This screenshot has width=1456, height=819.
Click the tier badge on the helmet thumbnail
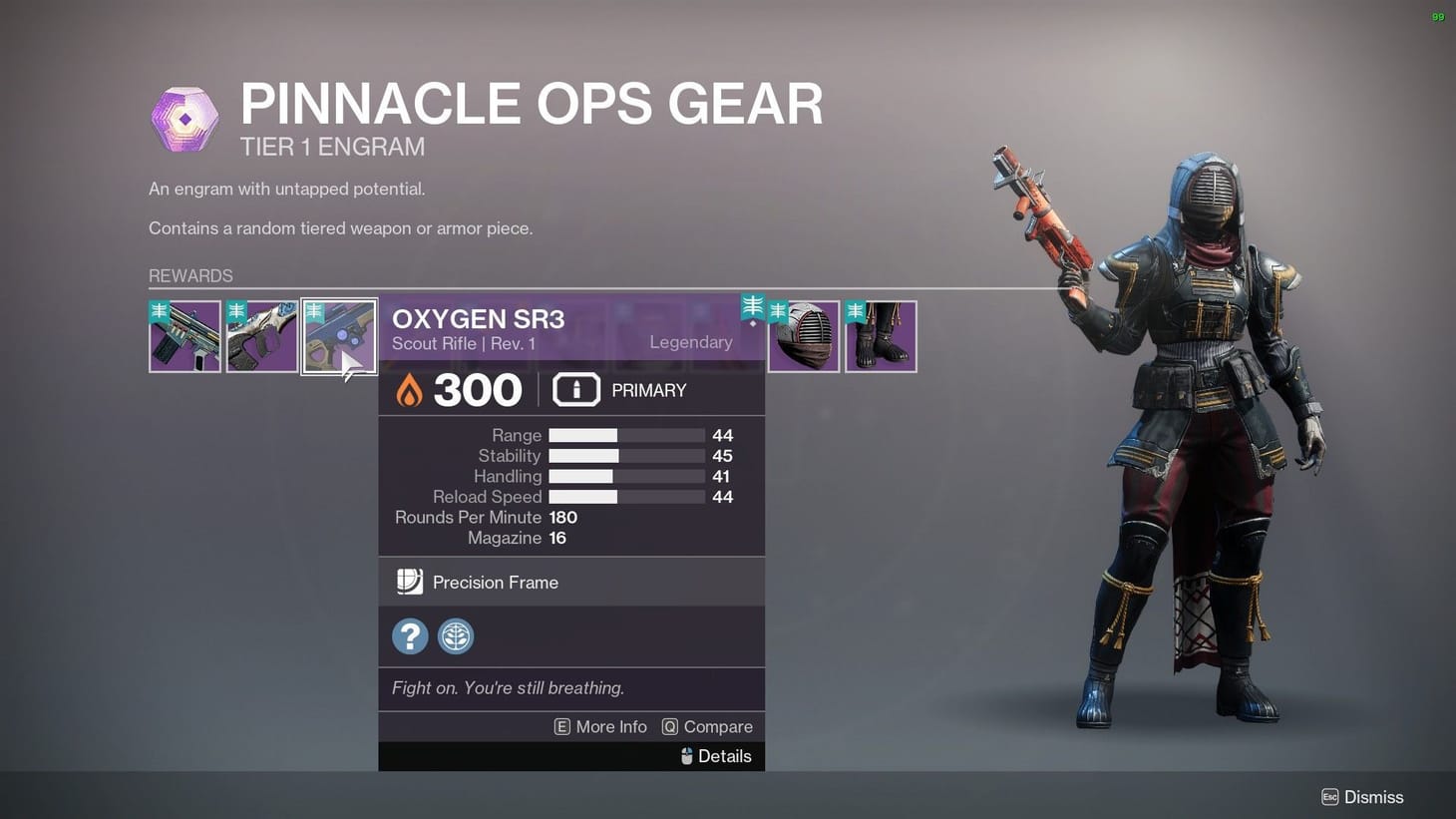[778, 309]
